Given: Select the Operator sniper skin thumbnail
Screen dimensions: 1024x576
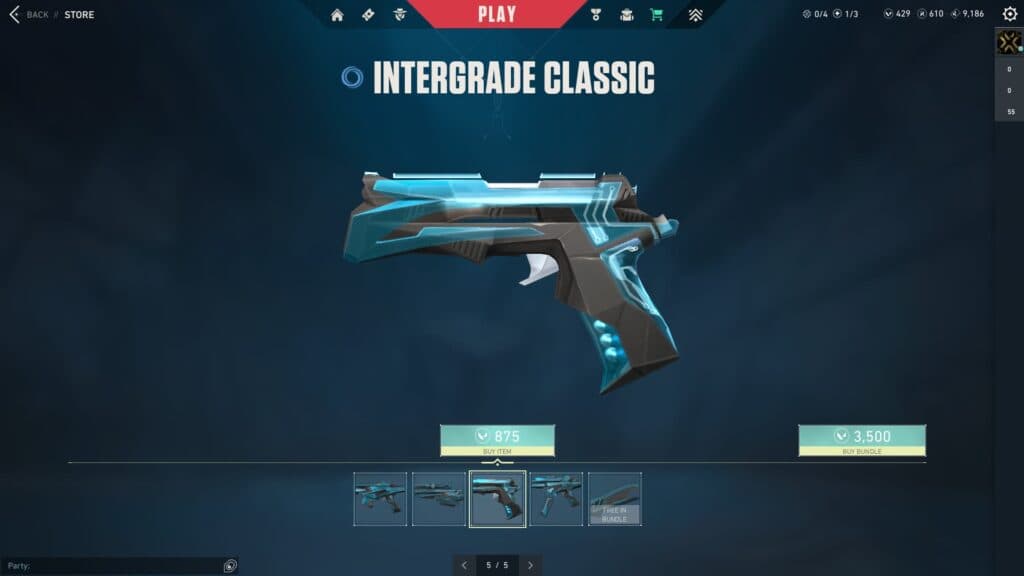Looking at the screenshot, I should click(439, 499).
